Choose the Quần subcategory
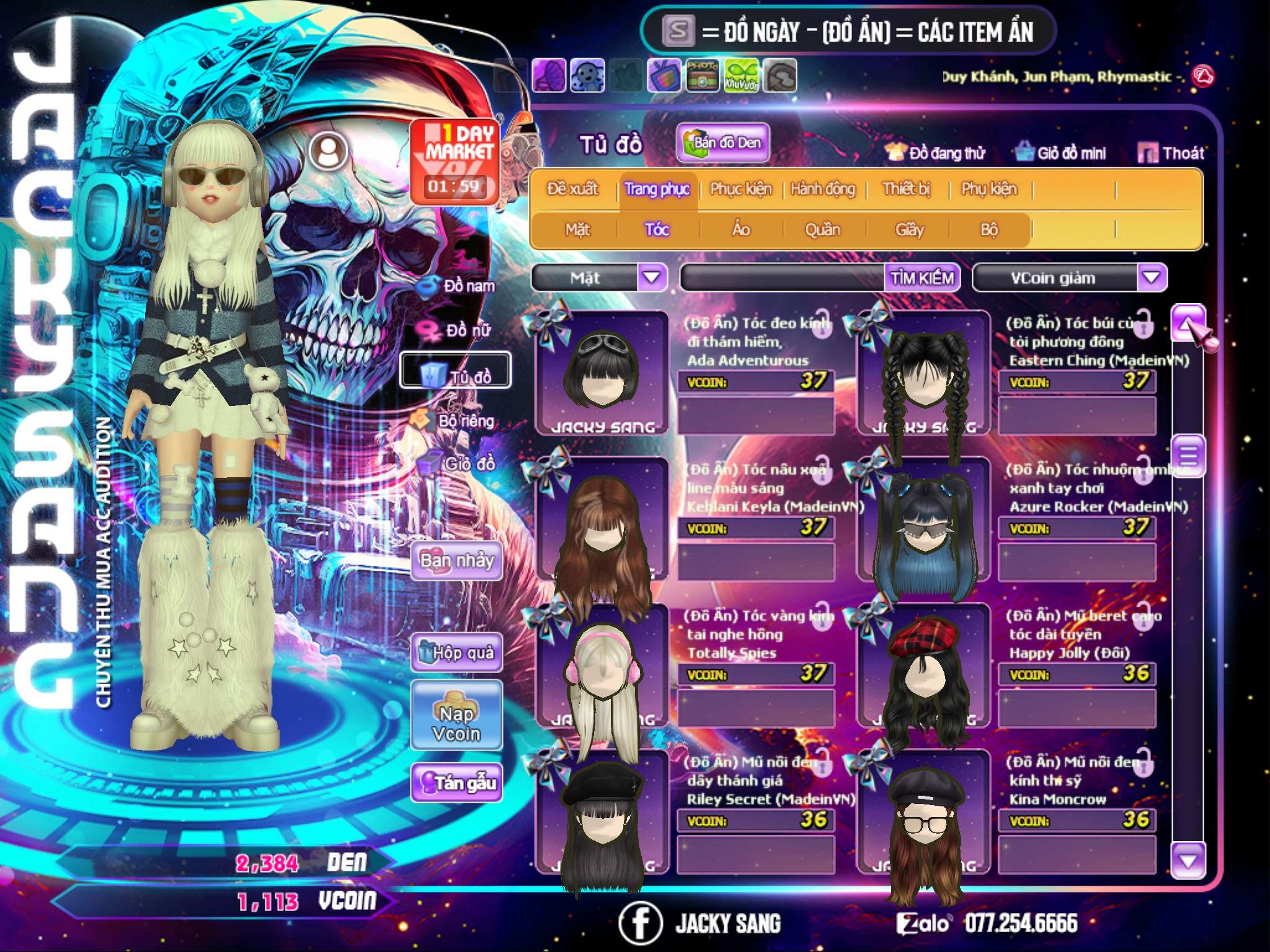The height and width of the screenshot is (952, 1270). pyautogui.click(x=822, y=230)
